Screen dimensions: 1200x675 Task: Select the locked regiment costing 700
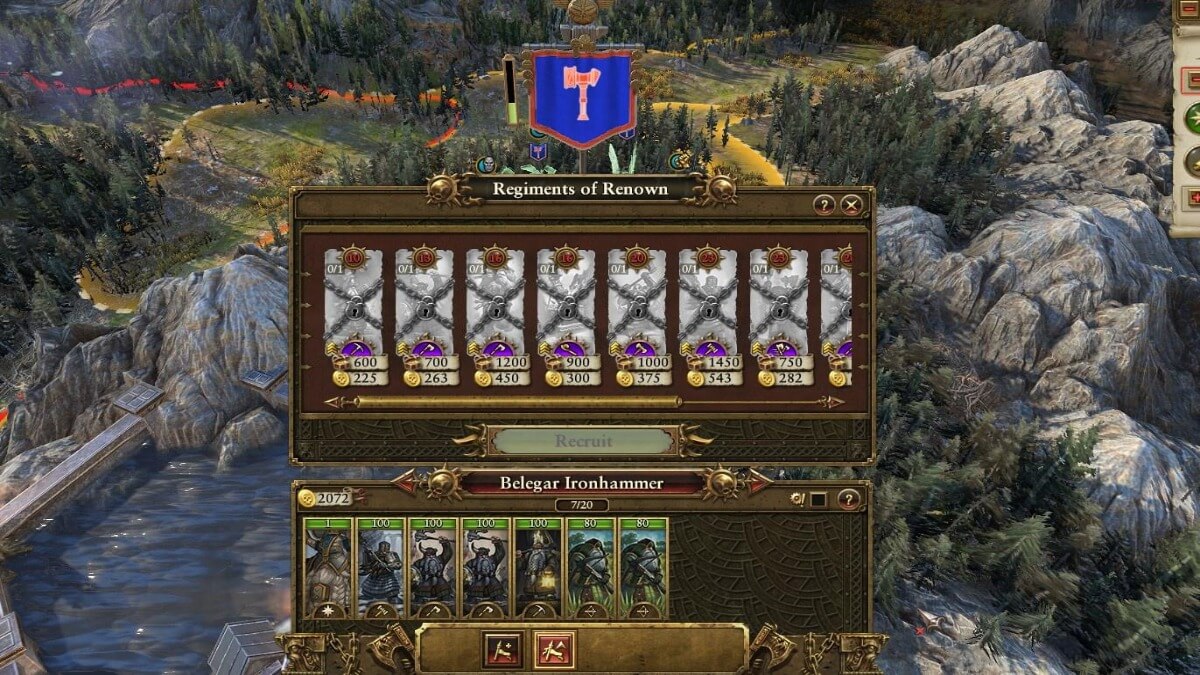(x=424, y=300)
